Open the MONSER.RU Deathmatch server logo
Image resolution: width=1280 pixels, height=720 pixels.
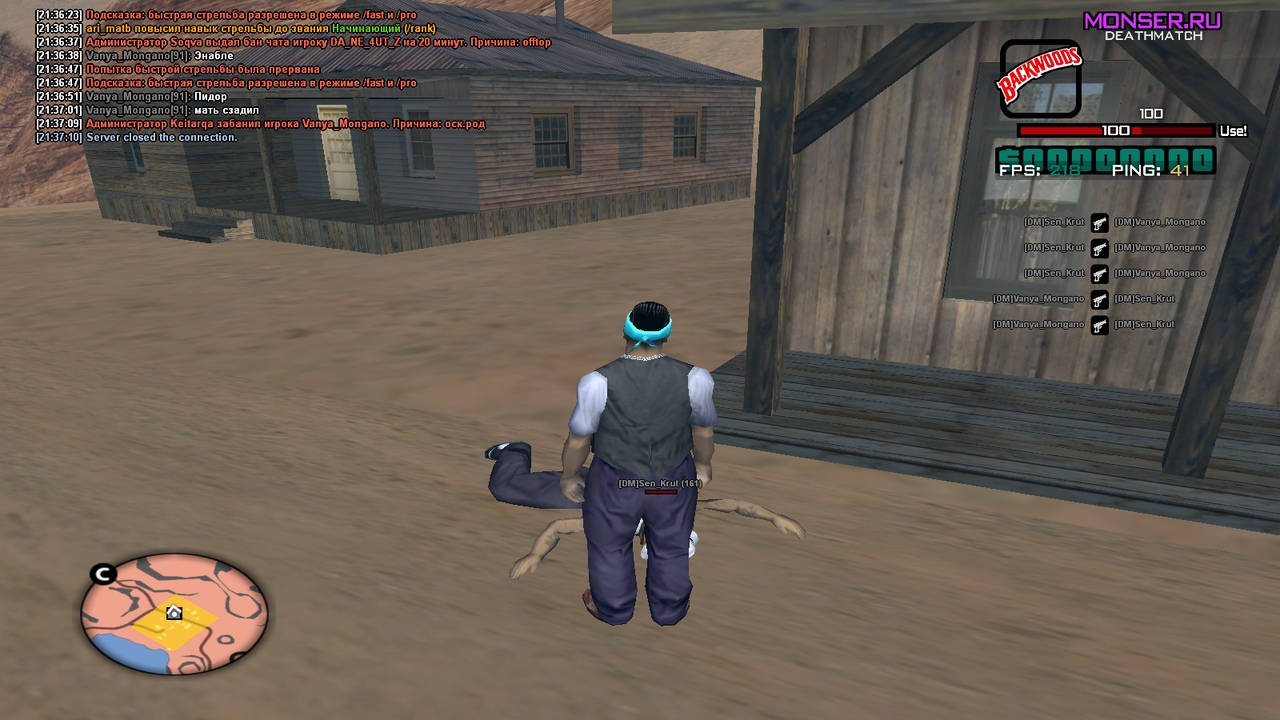[x=1152, y=25]
